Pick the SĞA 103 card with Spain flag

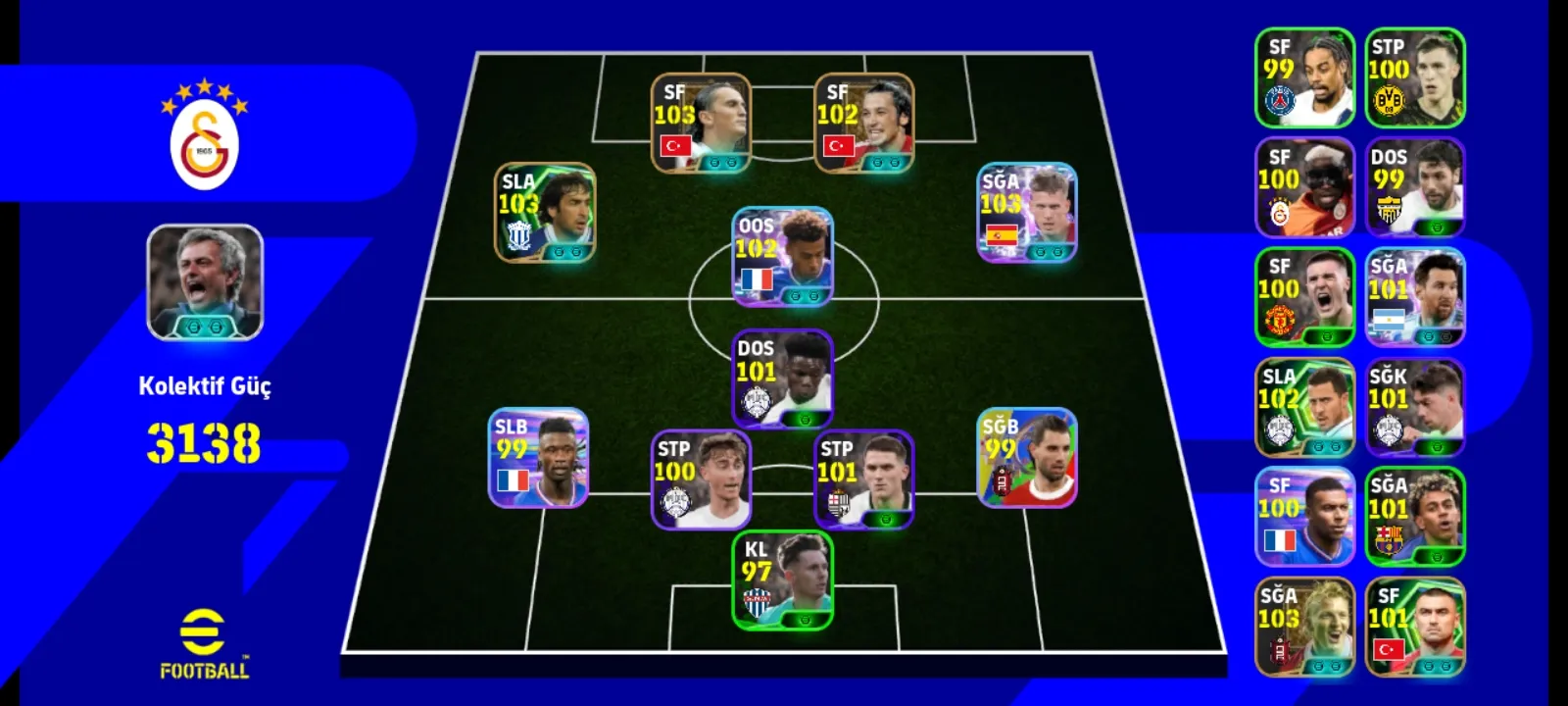pyautogui.click(x=1027, y=212)
